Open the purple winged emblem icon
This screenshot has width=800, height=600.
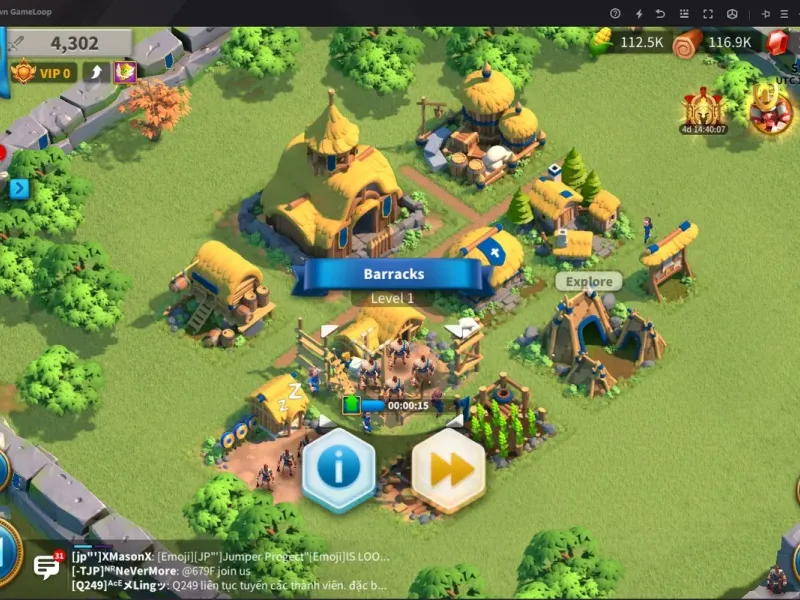pyautogui.click(x=125, y=72)
